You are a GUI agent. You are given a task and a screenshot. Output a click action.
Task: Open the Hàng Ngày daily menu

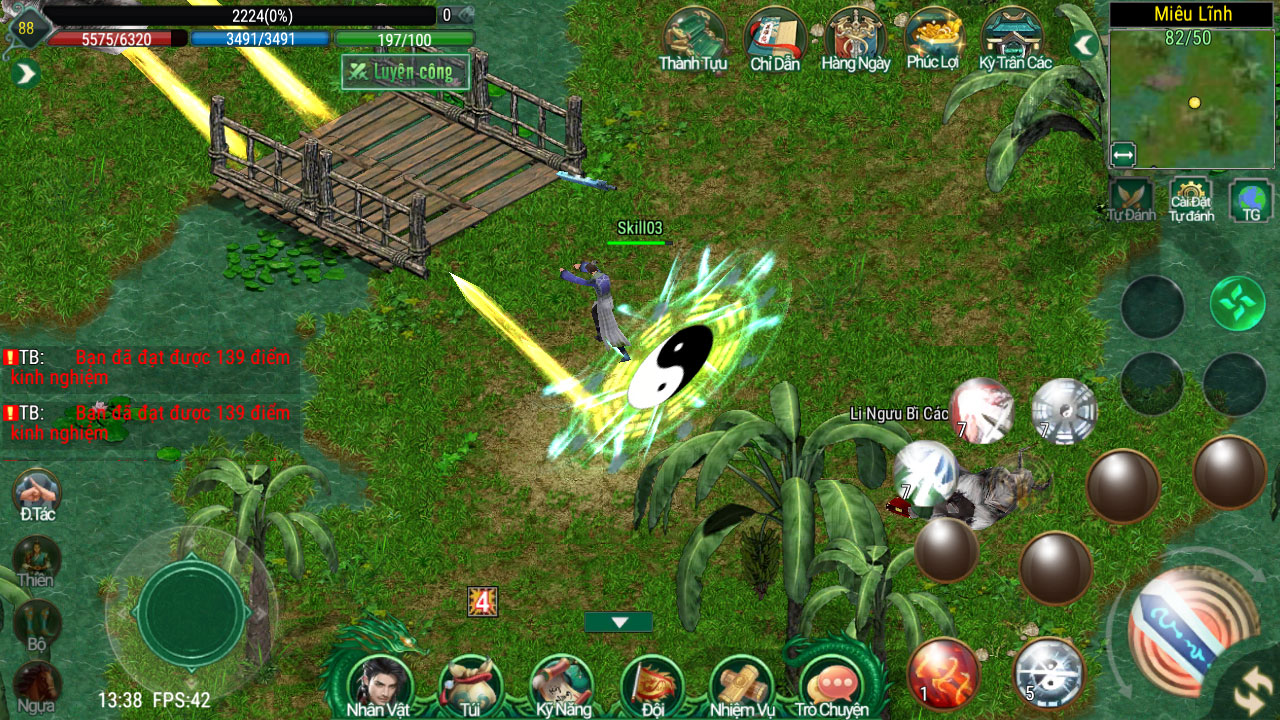pos(855,38)
